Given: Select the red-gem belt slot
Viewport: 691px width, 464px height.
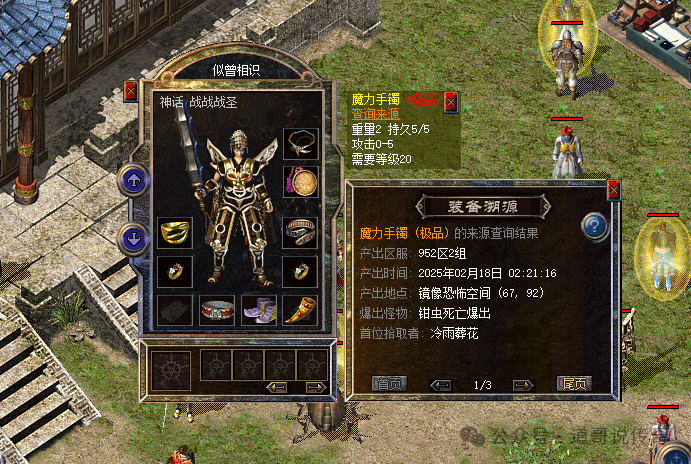Looking at the screenshot, I should pyautogui.click(x=217, y=309).
